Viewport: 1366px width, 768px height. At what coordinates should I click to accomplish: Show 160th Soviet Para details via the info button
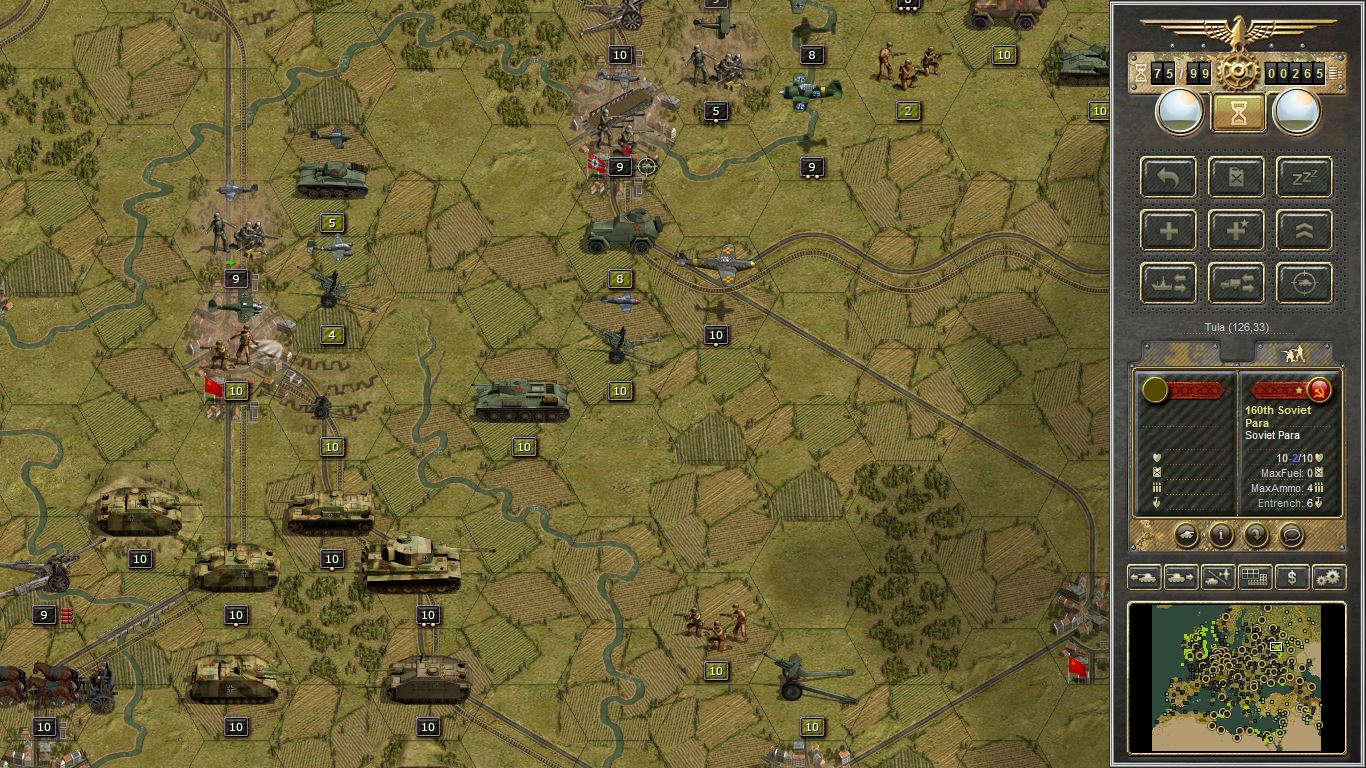[x=1219, y=535]
